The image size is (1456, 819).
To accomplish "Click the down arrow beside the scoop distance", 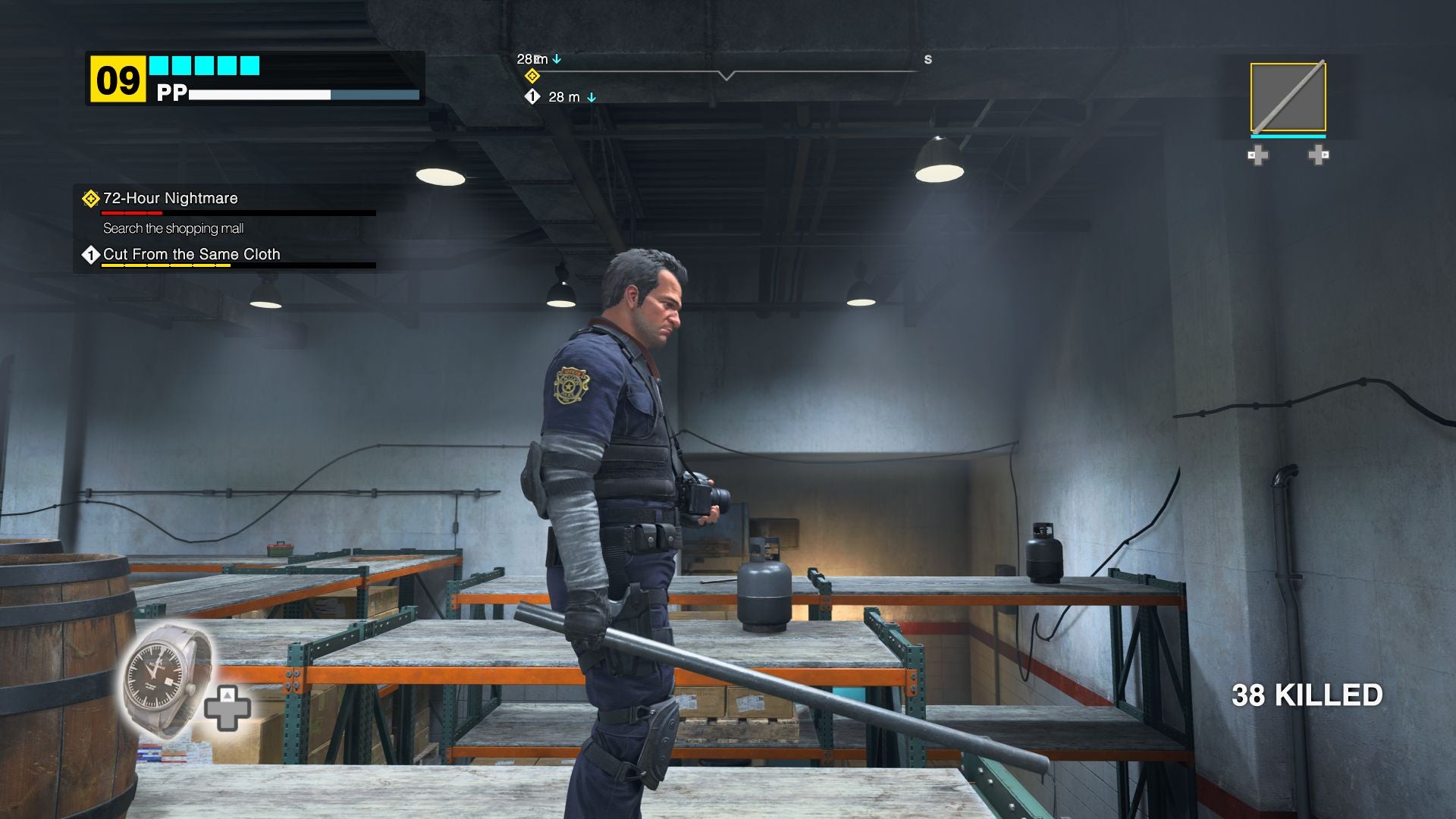I will 592,97.
